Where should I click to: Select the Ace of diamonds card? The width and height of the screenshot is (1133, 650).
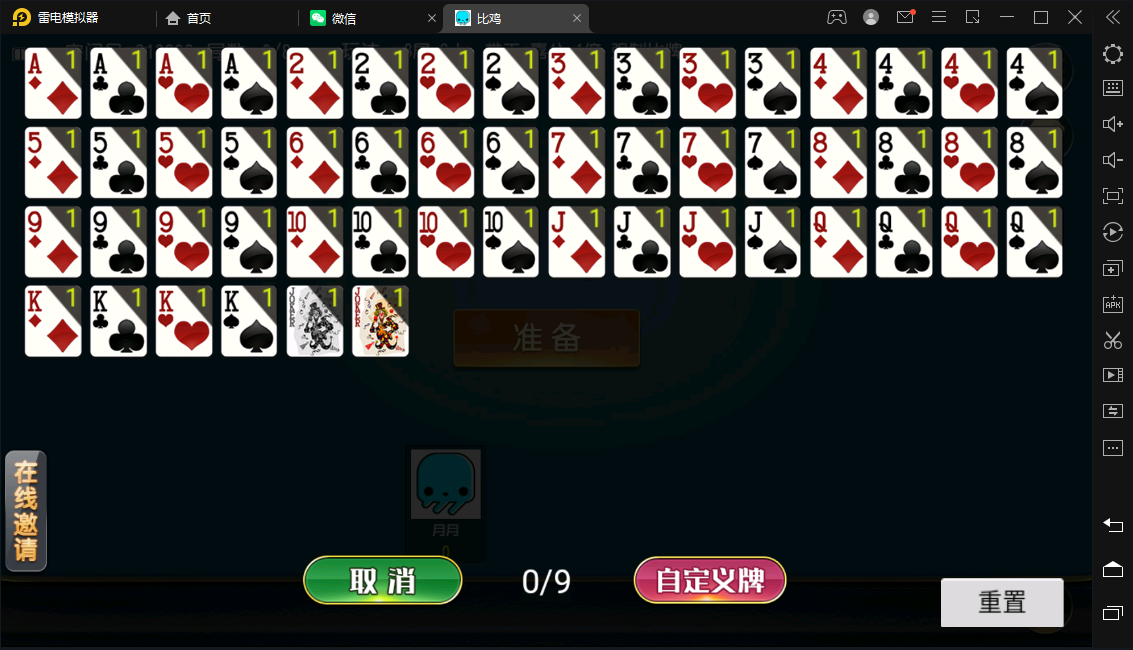tap(53, 84)
